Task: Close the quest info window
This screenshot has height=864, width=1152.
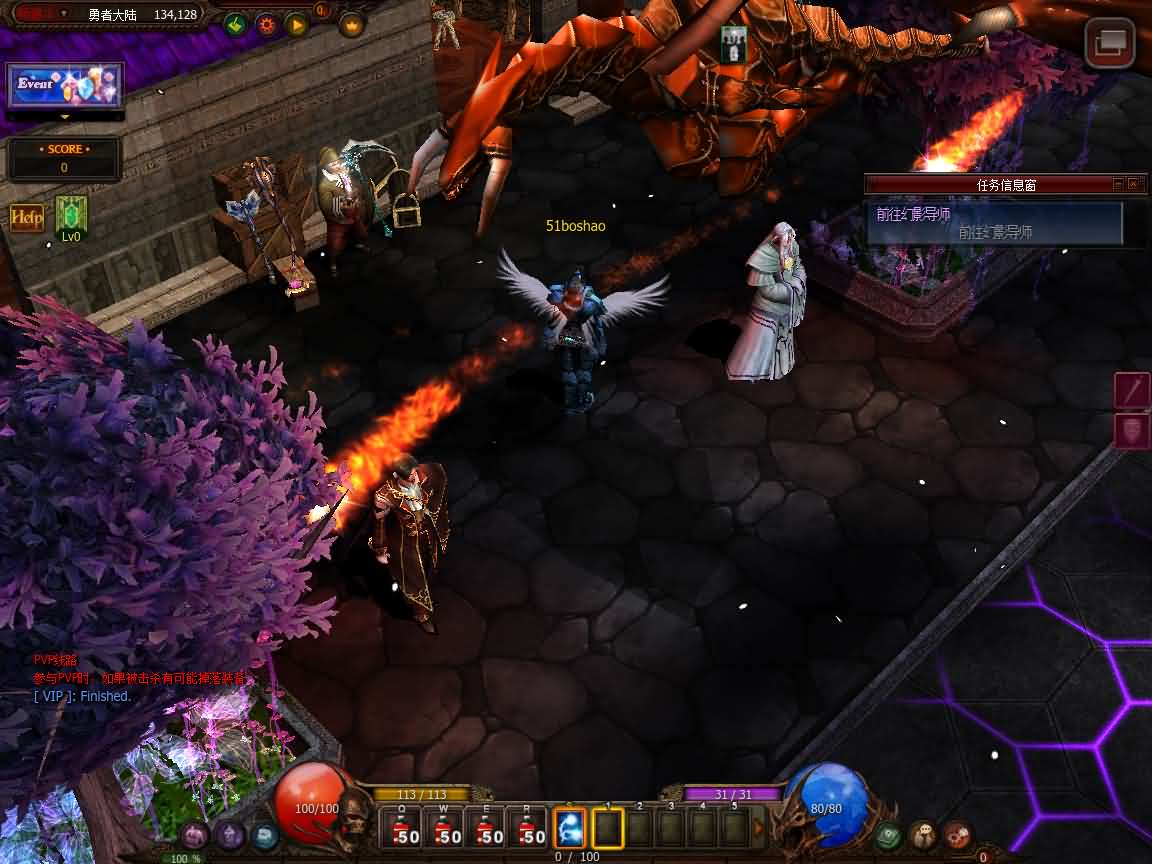Action: (x=1133, y=184)
